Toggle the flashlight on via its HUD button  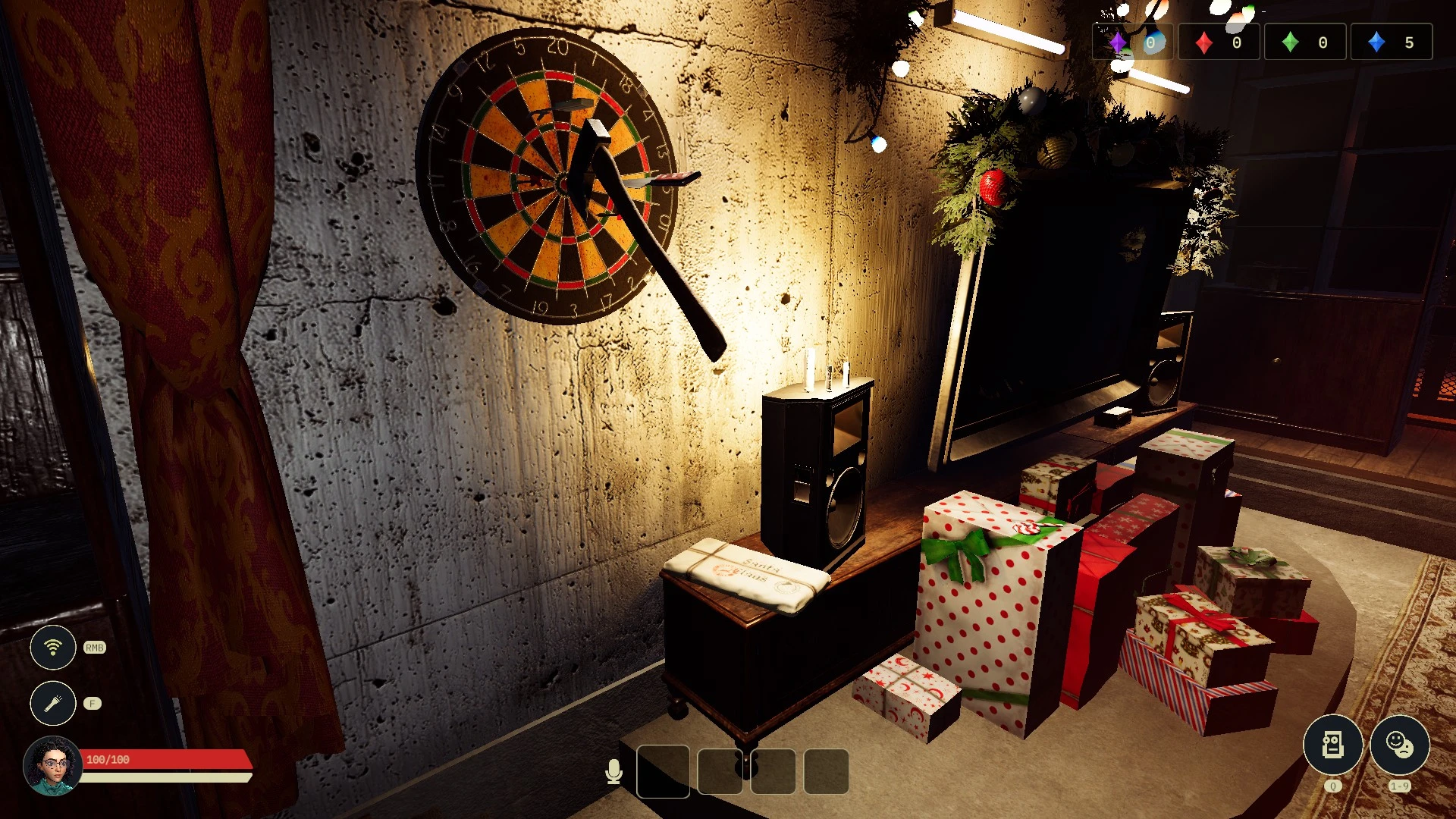click(52, 704)
